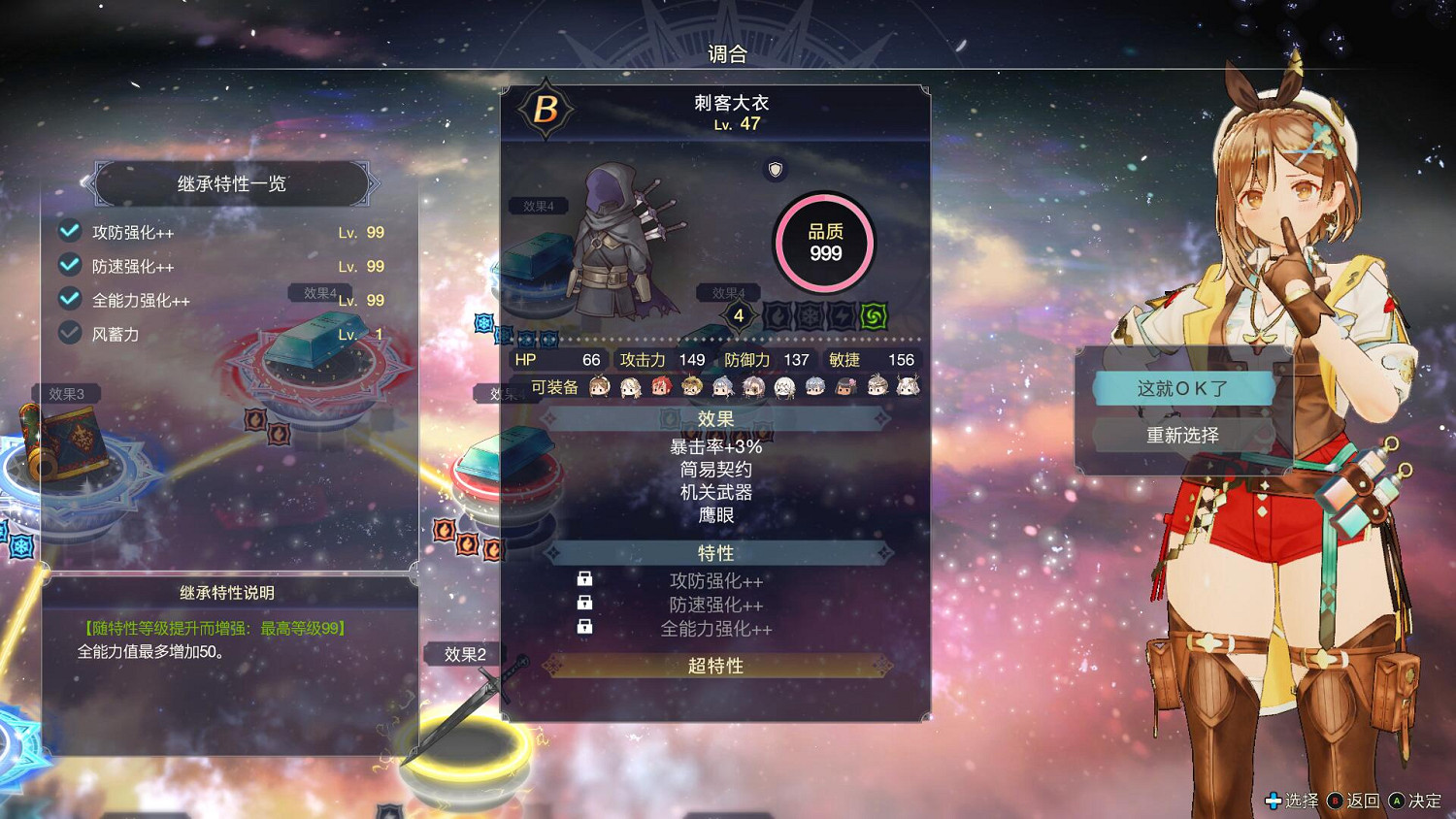Expand the 超特性 section

(715, 666)
